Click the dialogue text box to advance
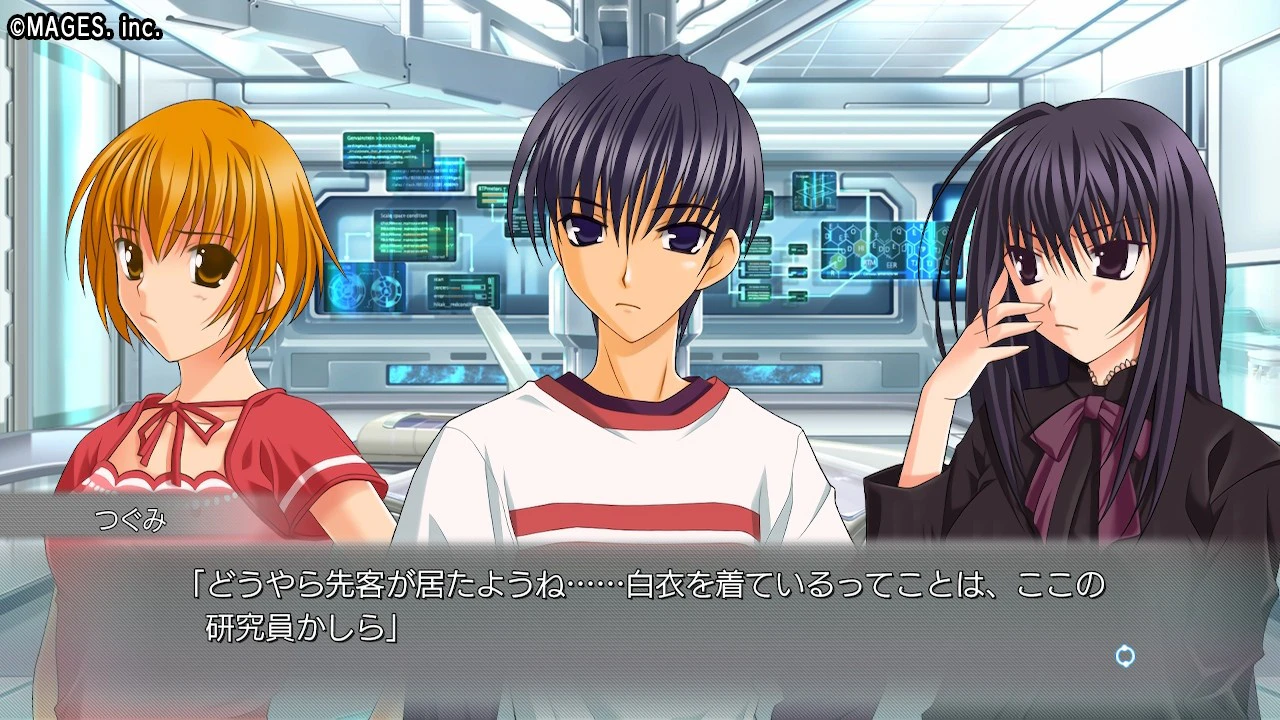The width and height of the screenshot is (1280, 720). pyautogui.click(x=640, y=610)
